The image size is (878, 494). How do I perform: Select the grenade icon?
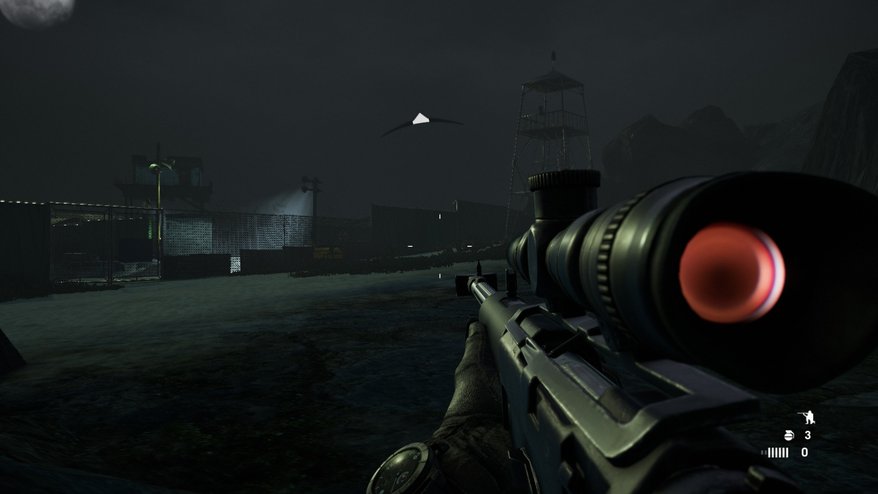point(788,435)
